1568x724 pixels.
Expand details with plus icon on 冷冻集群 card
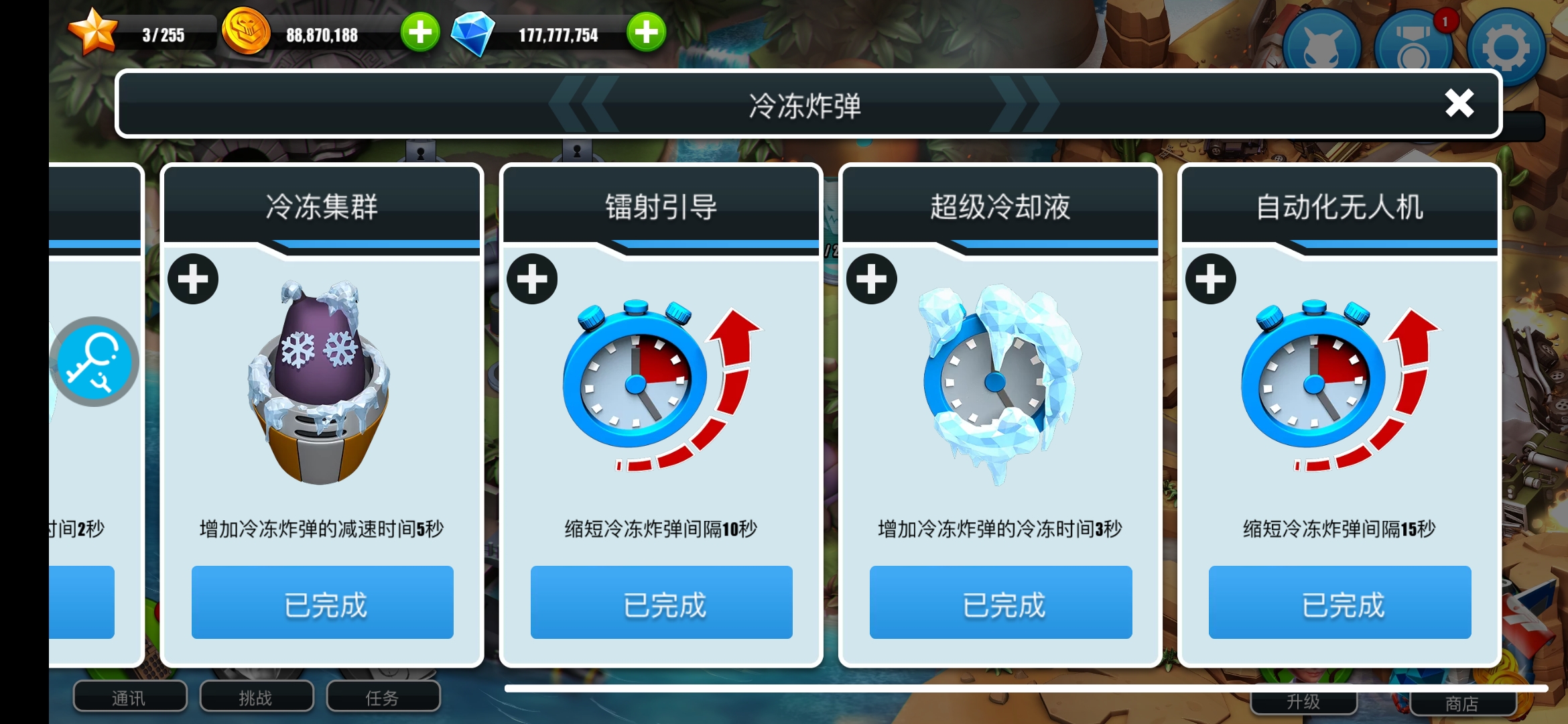[x=193, y=279]
